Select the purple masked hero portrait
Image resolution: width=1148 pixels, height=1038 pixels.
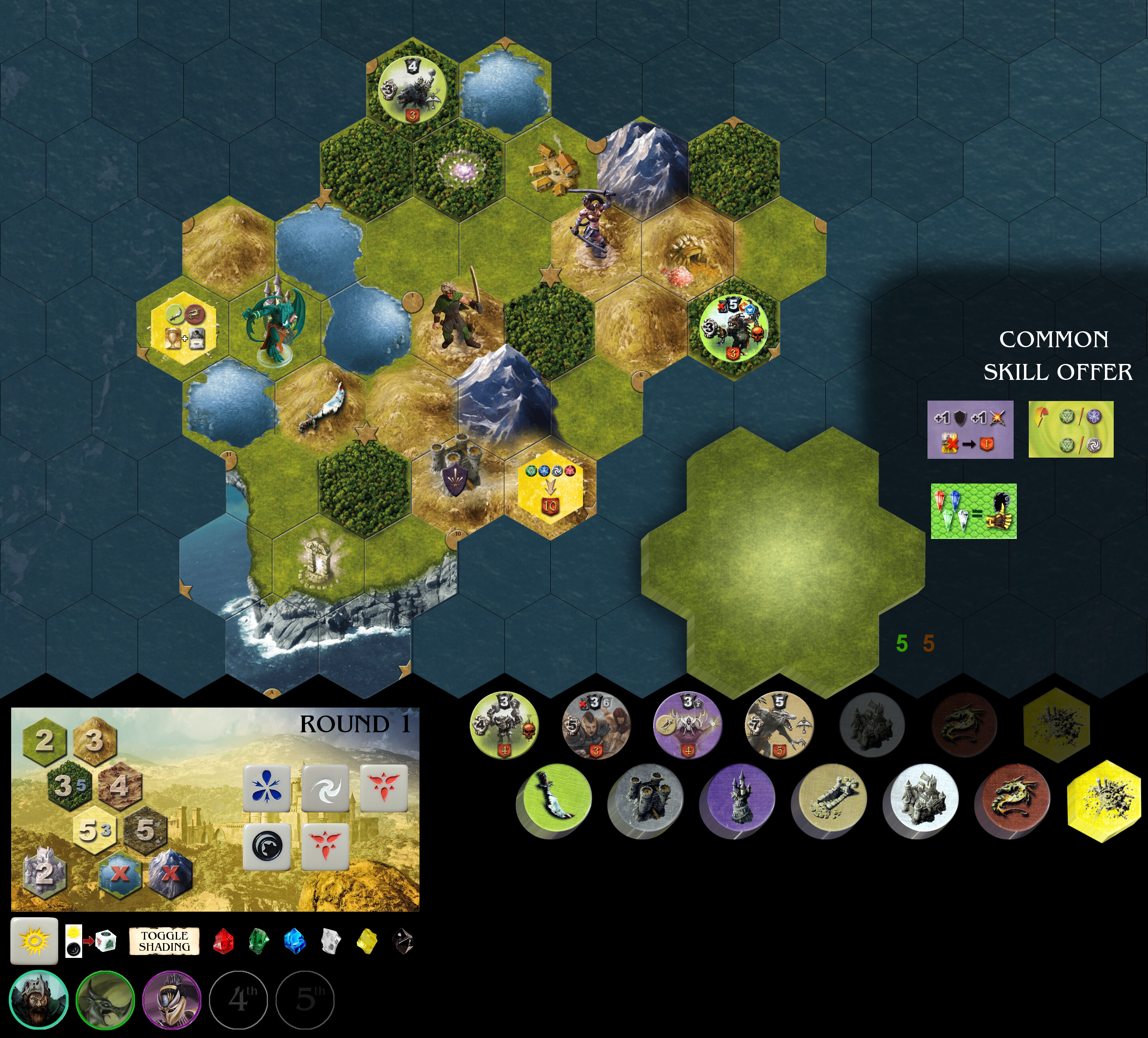(171, 999)
